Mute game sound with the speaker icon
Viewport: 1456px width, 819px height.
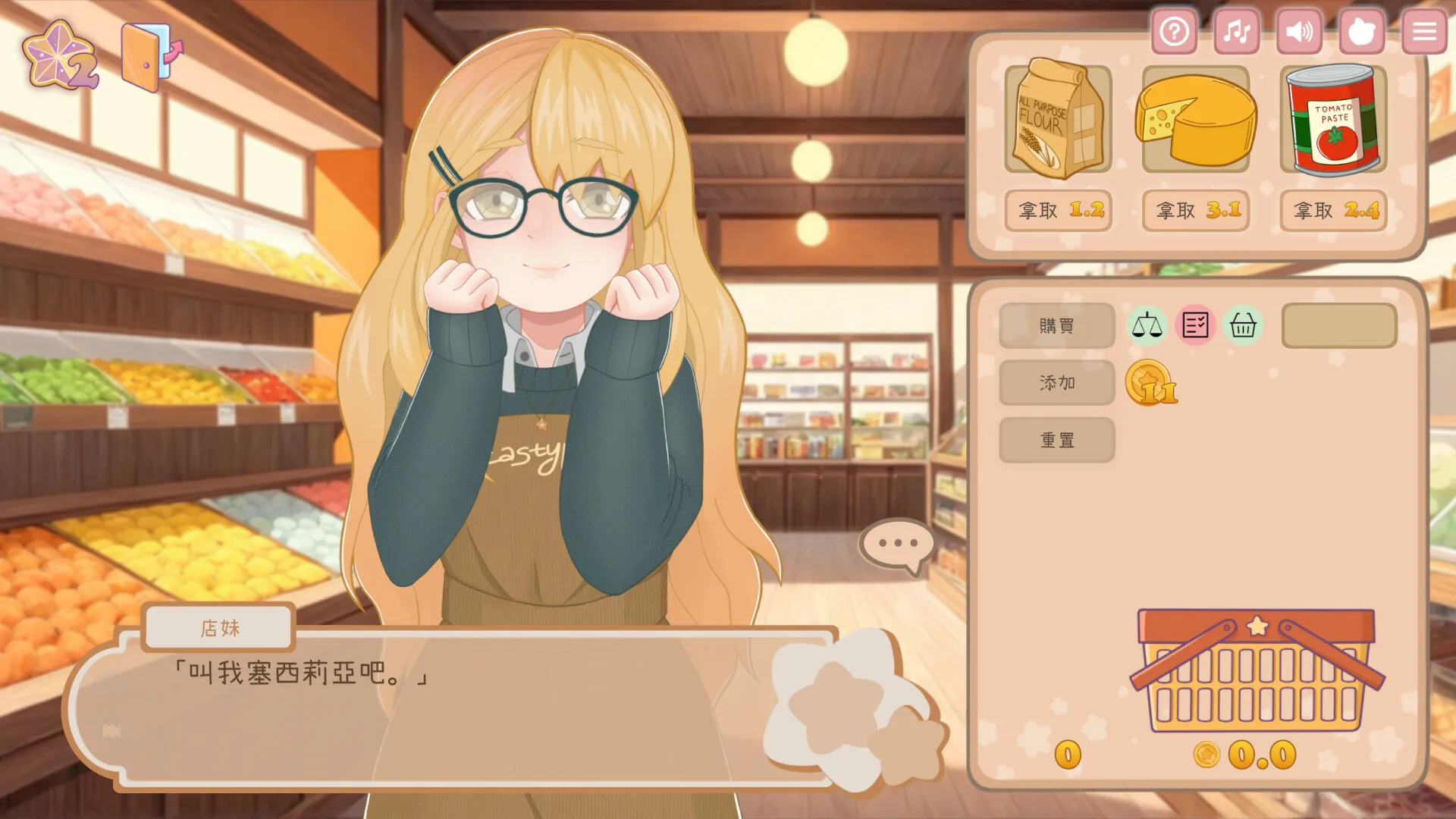pos(1299,32)
